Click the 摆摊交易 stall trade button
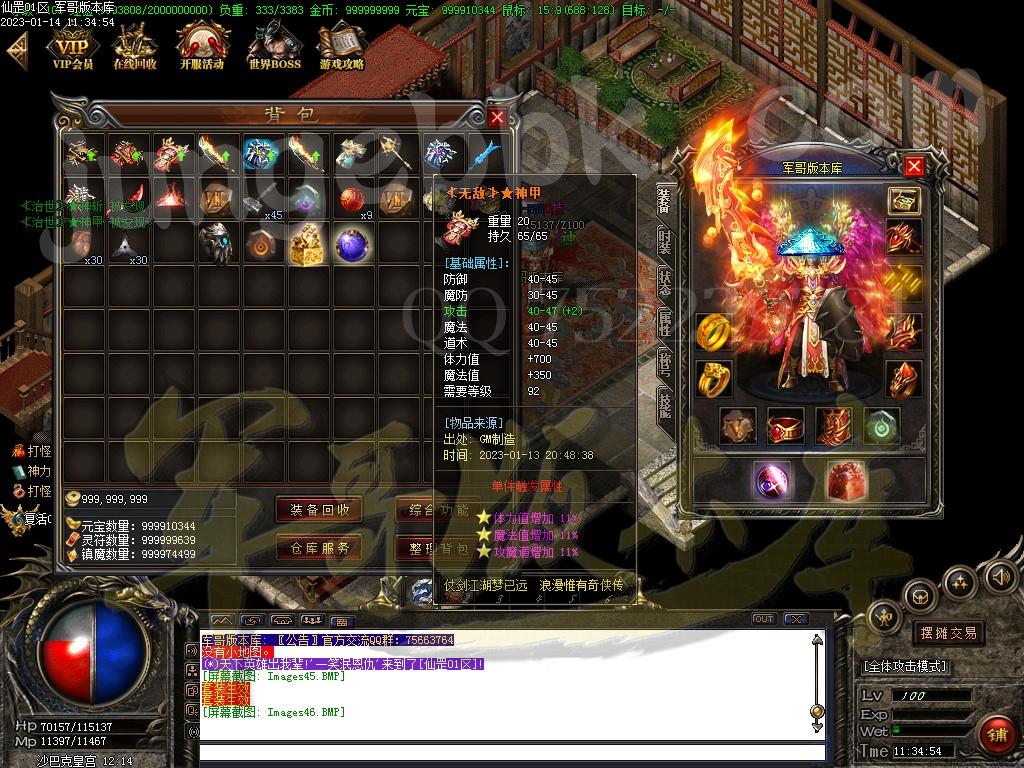Screen dimensions: 1024x768 click(x=946, y=632)
